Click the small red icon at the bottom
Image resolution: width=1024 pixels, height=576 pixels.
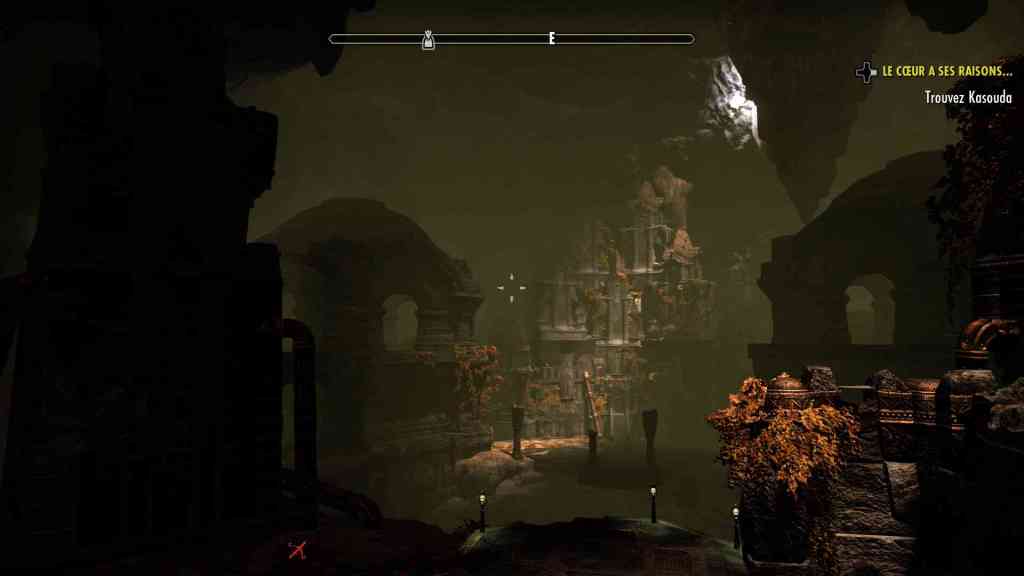click(296, 548)
